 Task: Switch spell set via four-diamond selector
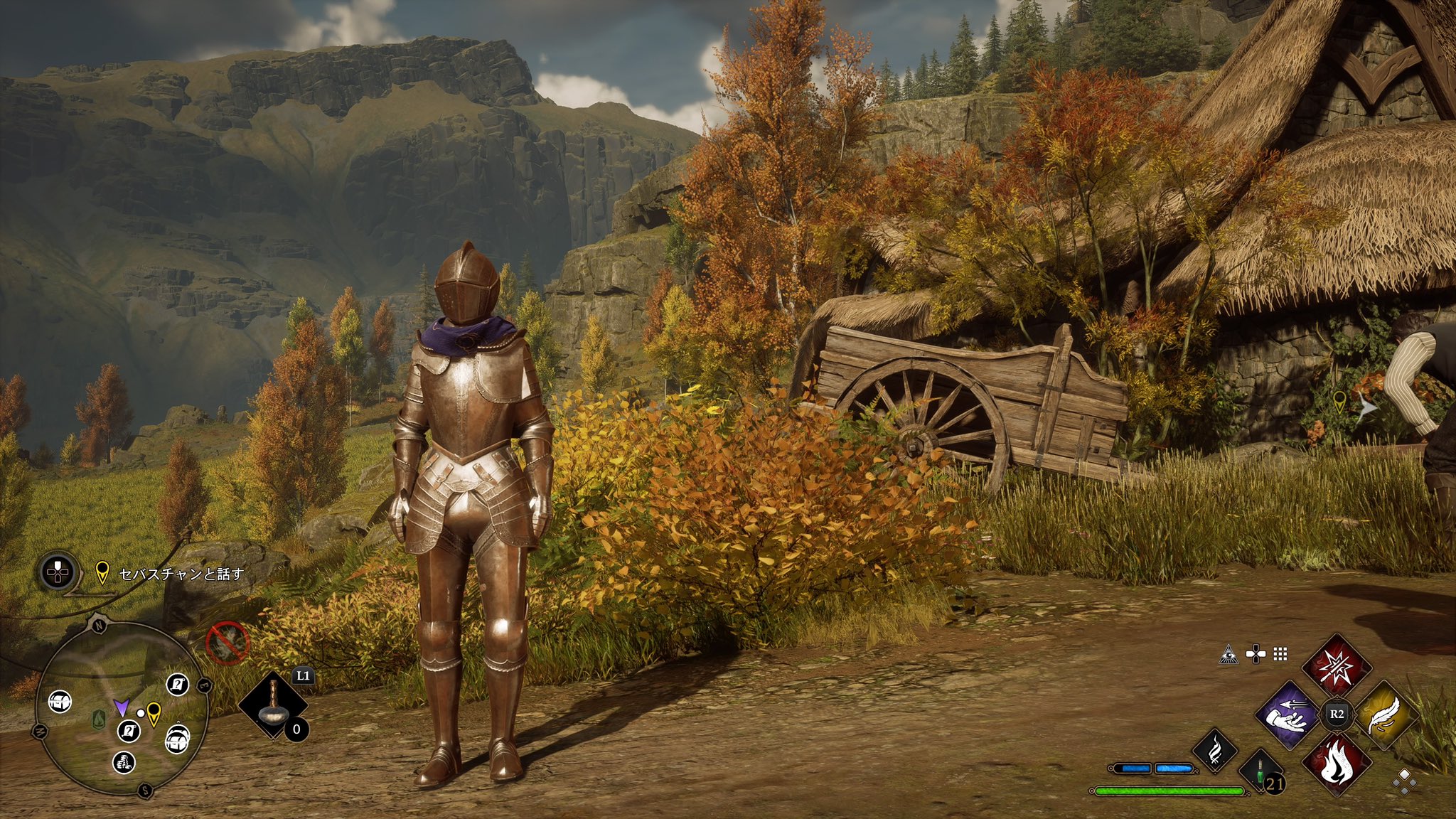point(1404,783)
